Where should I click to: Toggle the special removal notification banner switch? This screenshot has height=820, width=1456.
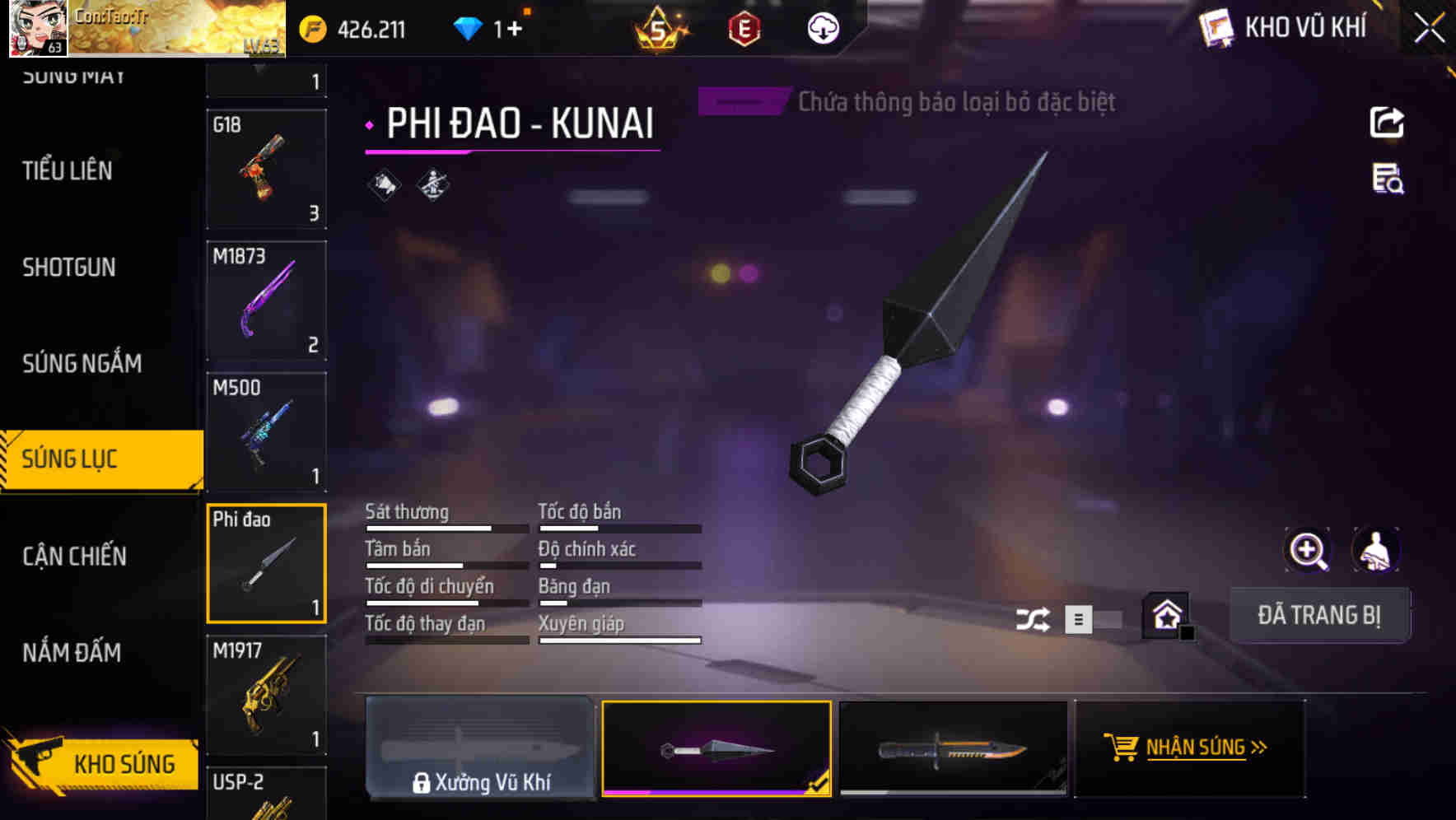tap(740, 101)
